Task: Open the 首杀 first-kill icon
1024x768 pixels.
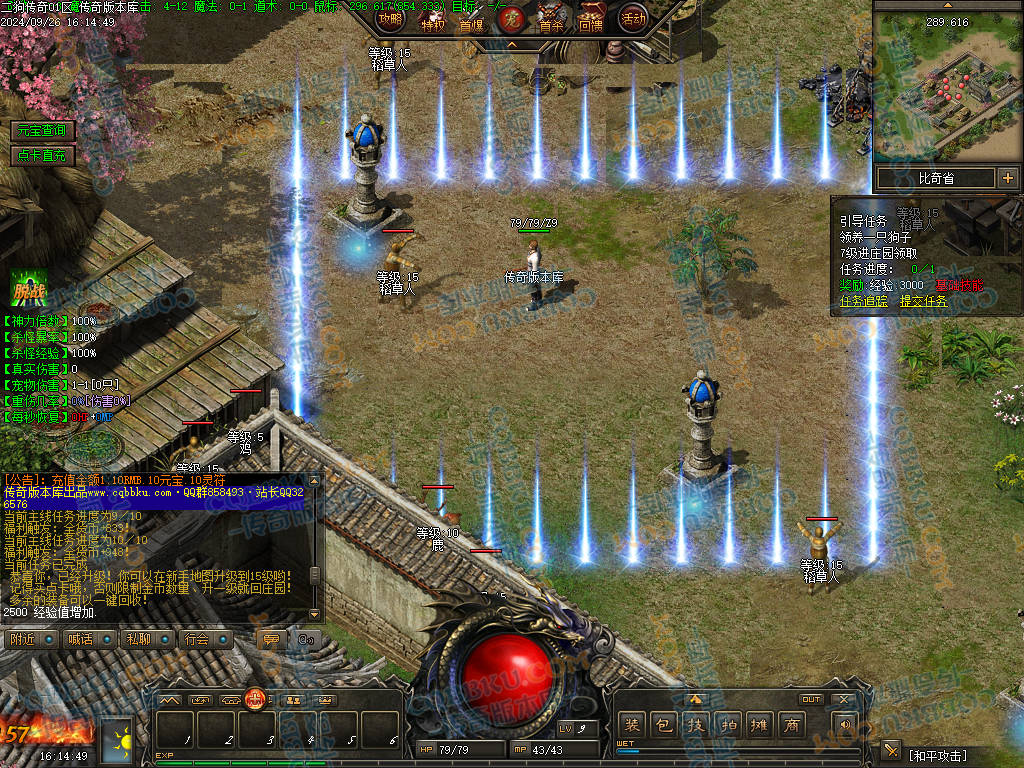Action: (x=551, y=18)
